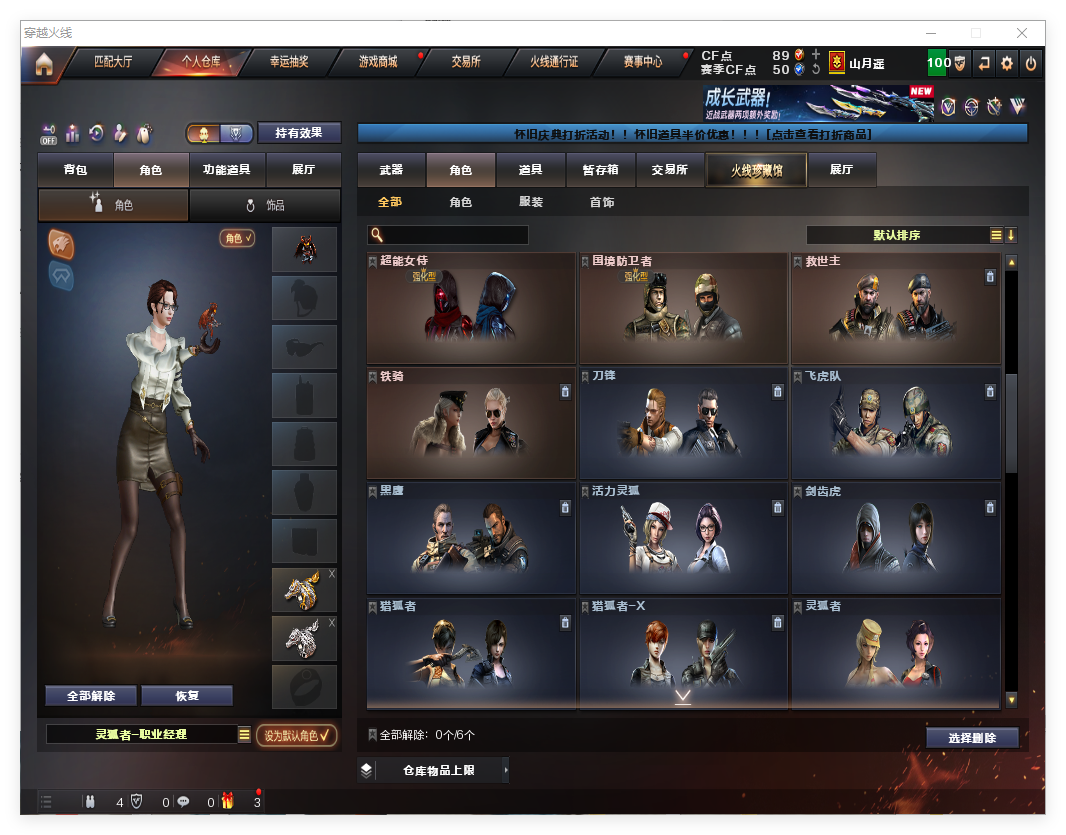Choose the 飞虎队 character card
1066x835 pixels.
[x=895, y=423]
